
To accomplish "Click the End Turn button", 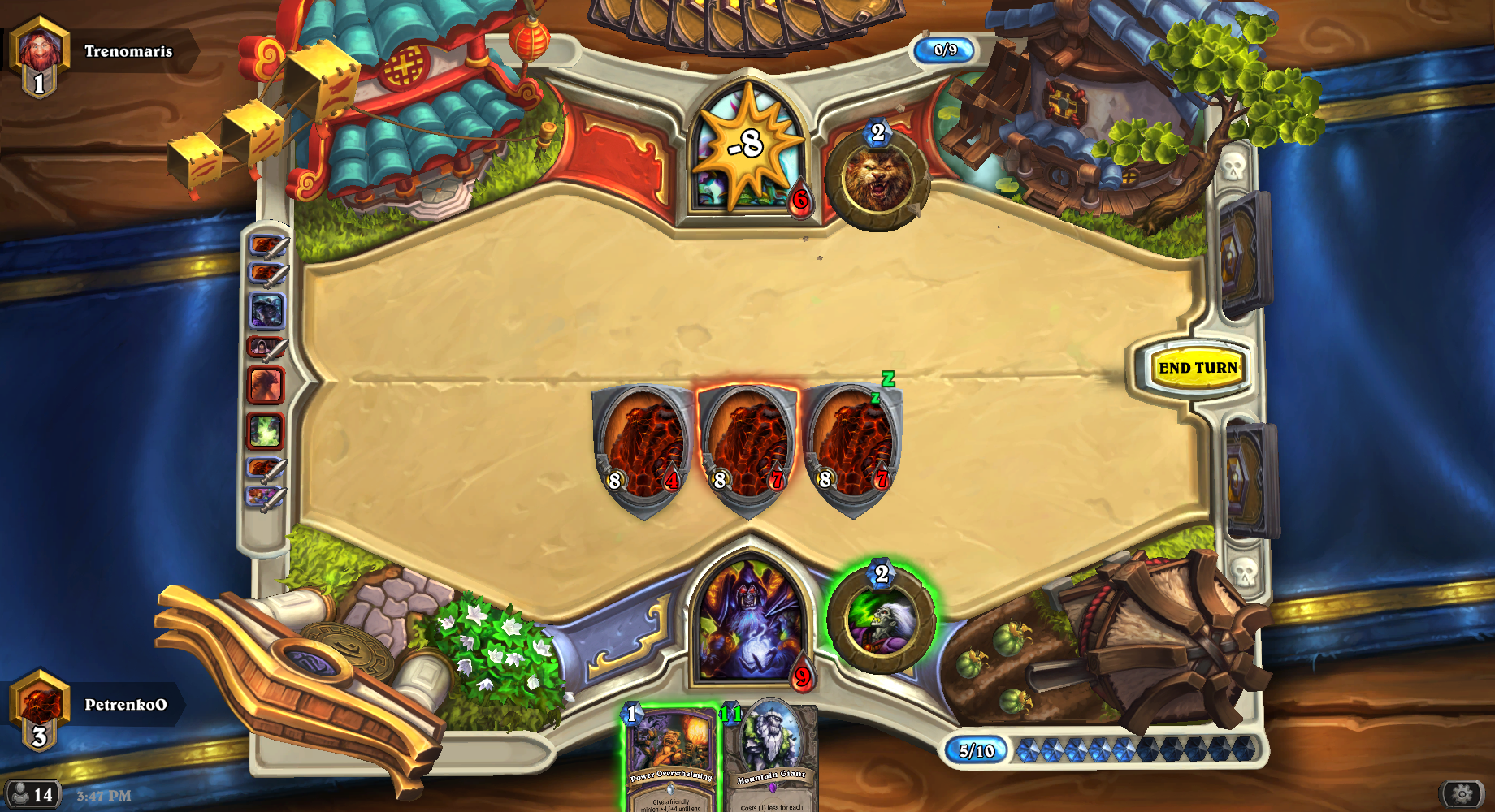I will [1198, 368].
